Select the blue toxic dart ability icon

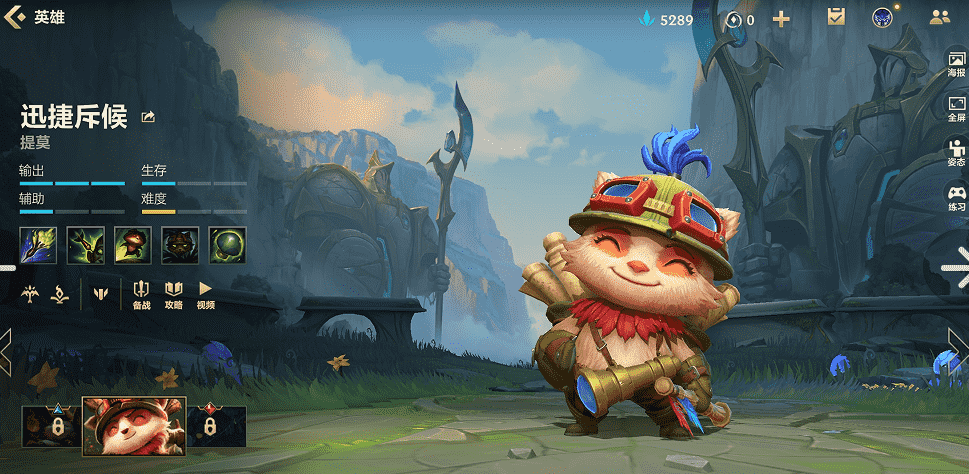[37, 245]
